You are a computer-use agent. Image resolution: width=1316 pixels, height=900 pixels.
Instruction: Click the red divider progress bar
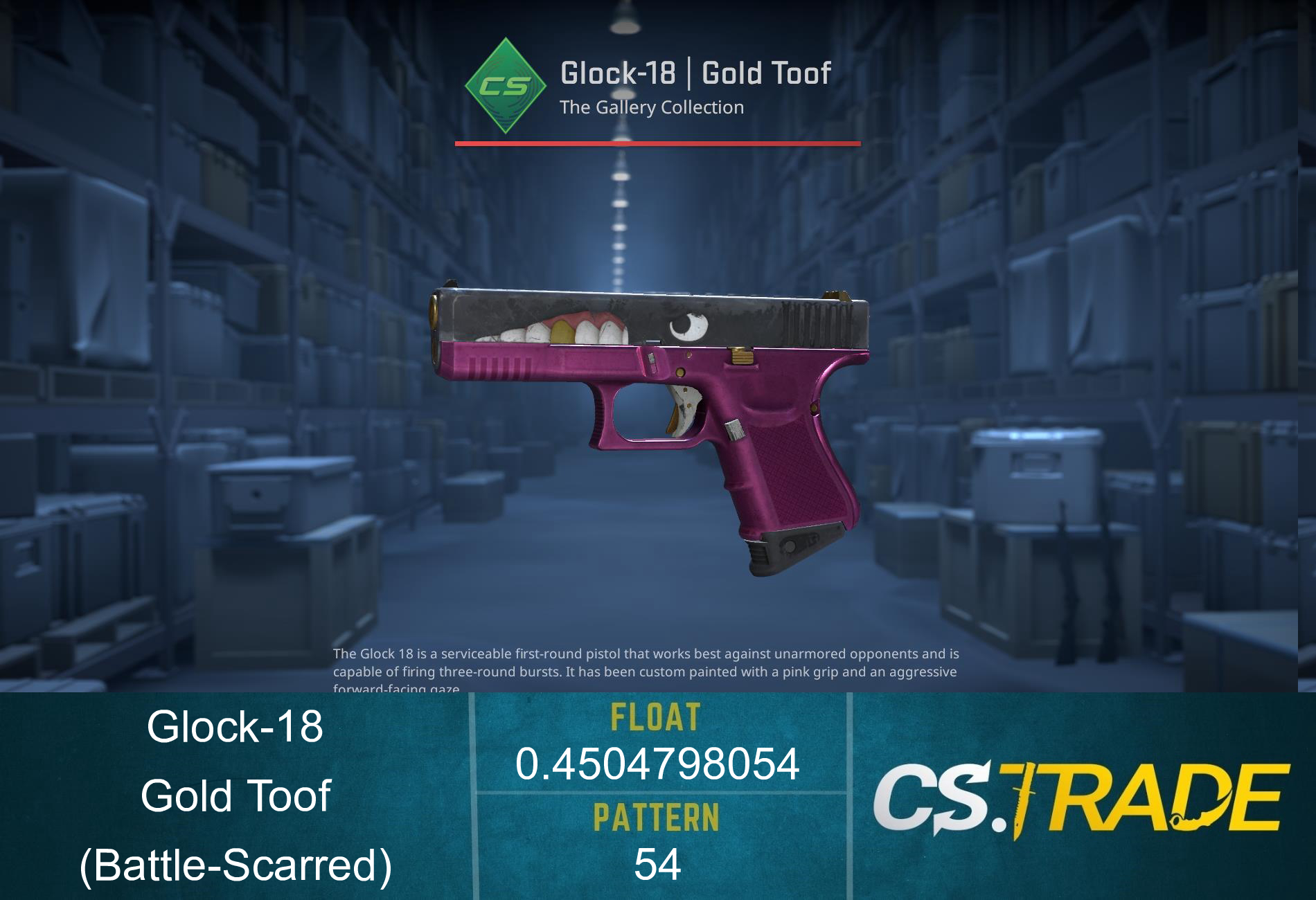point(657,143)
